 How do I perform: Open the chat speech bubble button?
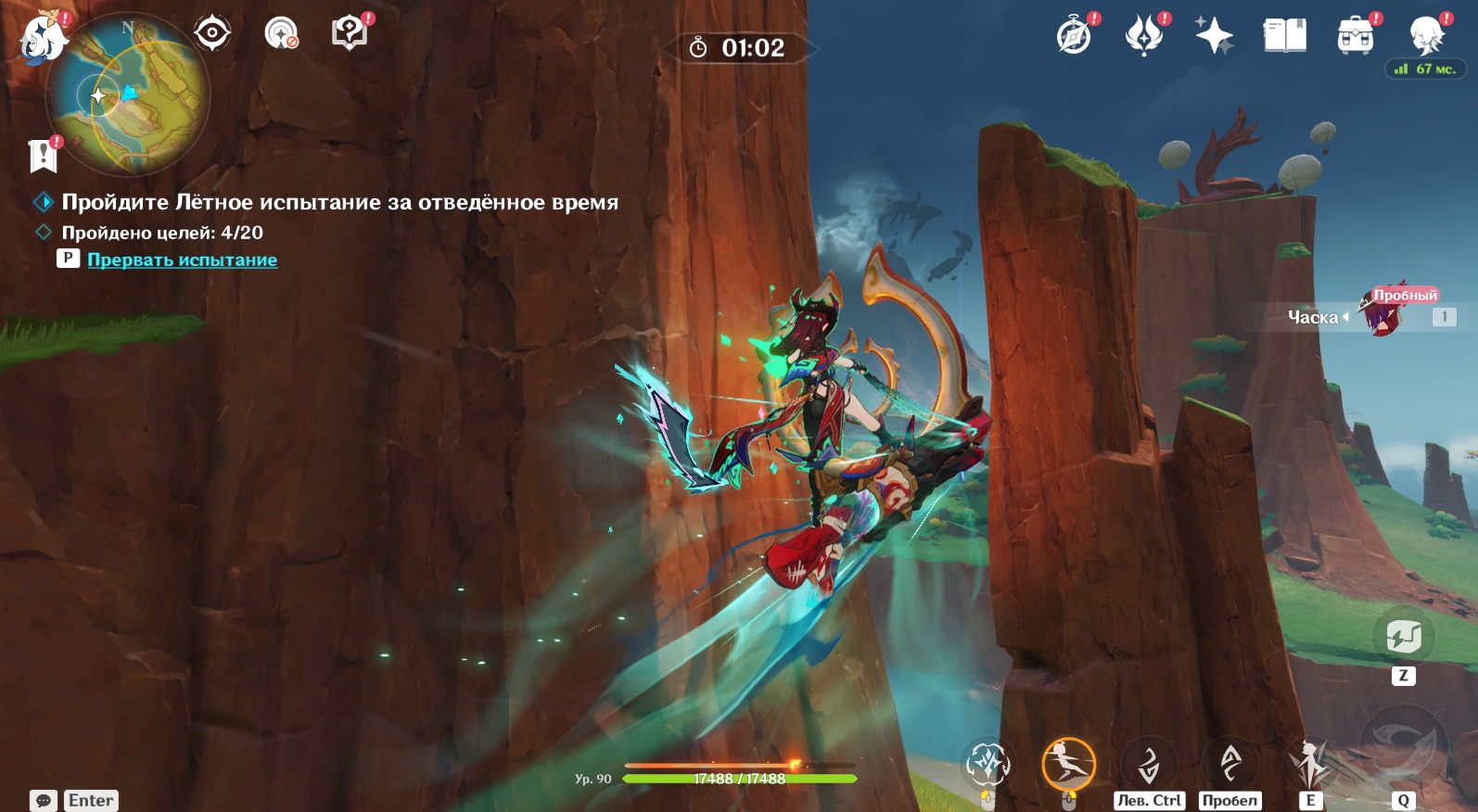pos(44,800)
